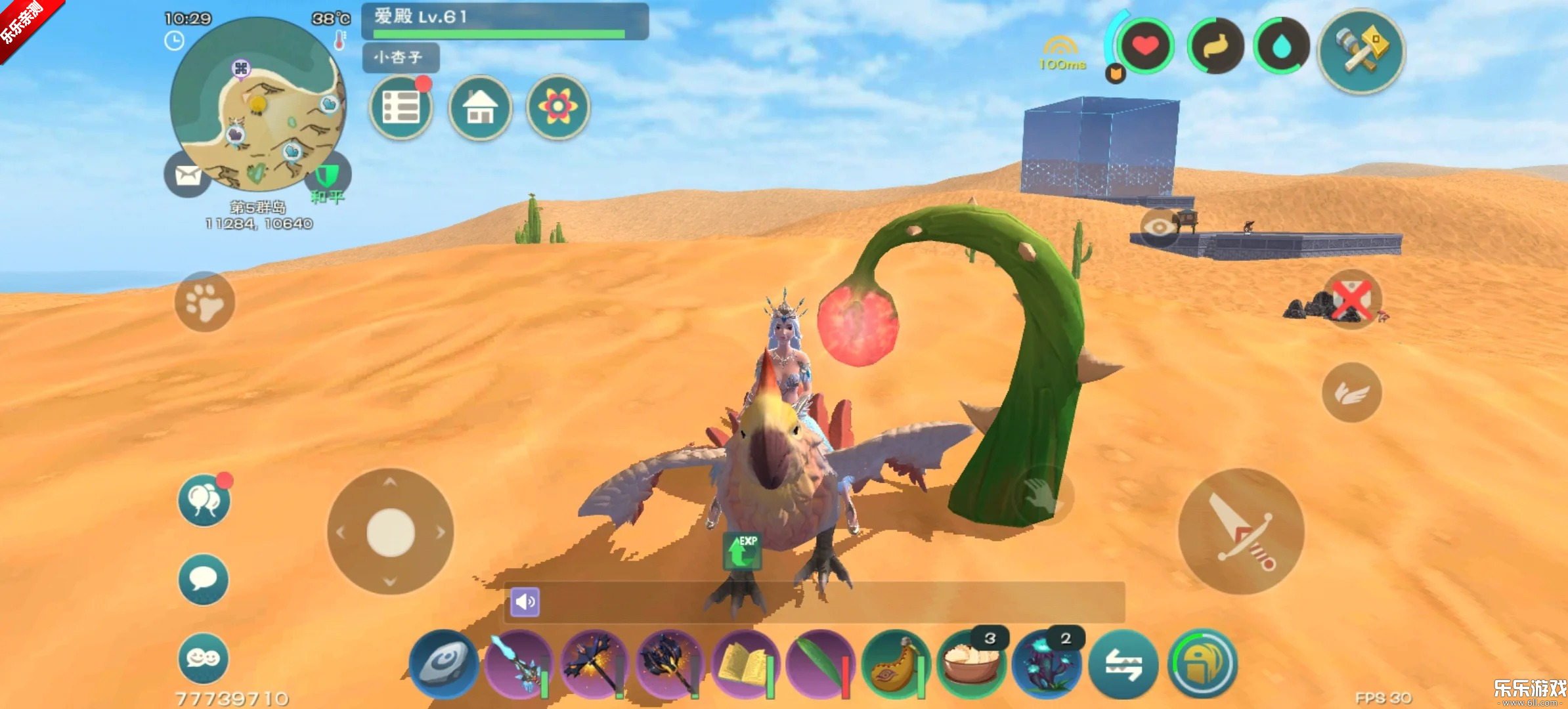Open the smiley faces emote button
This screenshot has height=709, width=1568.
[x=204, y=658]
